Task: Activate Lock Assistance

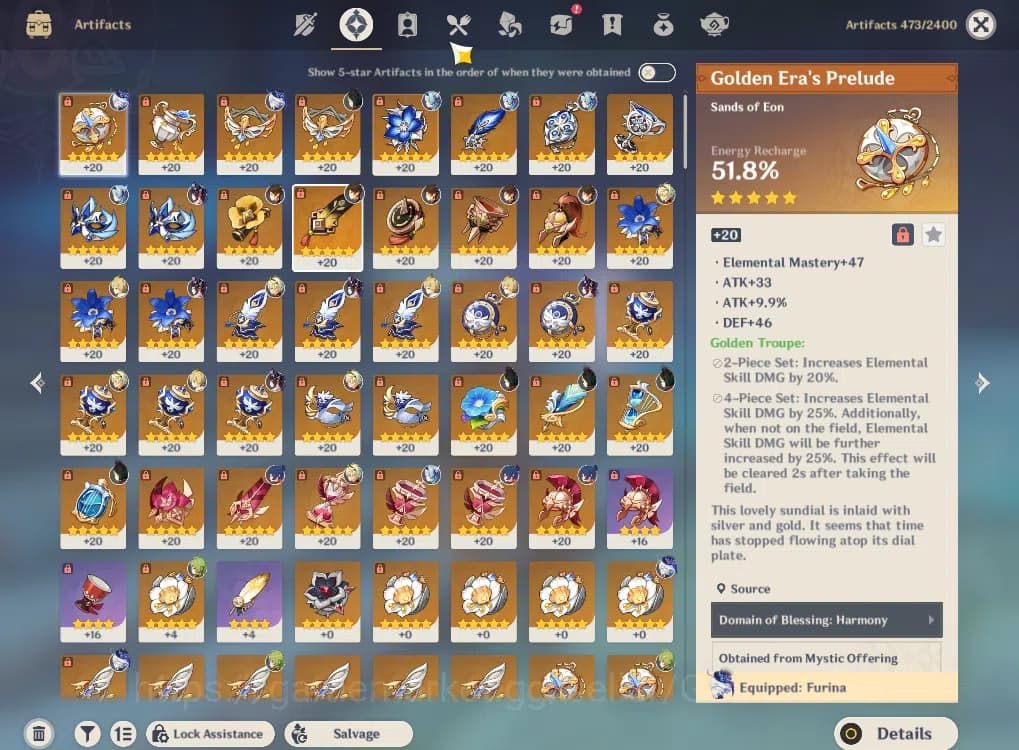Action: tap(210, 733)
